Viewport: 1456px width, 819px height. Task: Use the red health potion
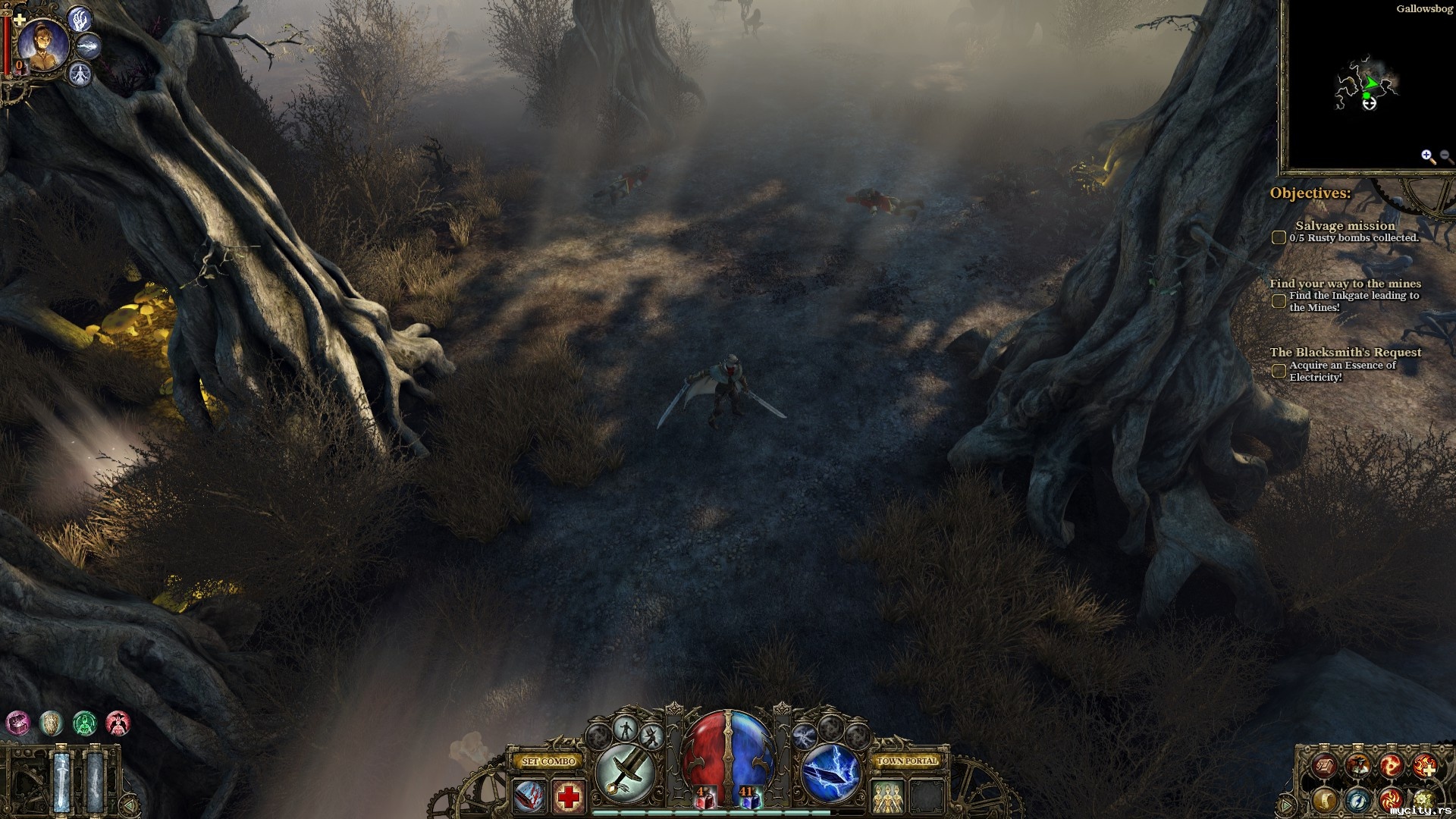coord(705,798)
